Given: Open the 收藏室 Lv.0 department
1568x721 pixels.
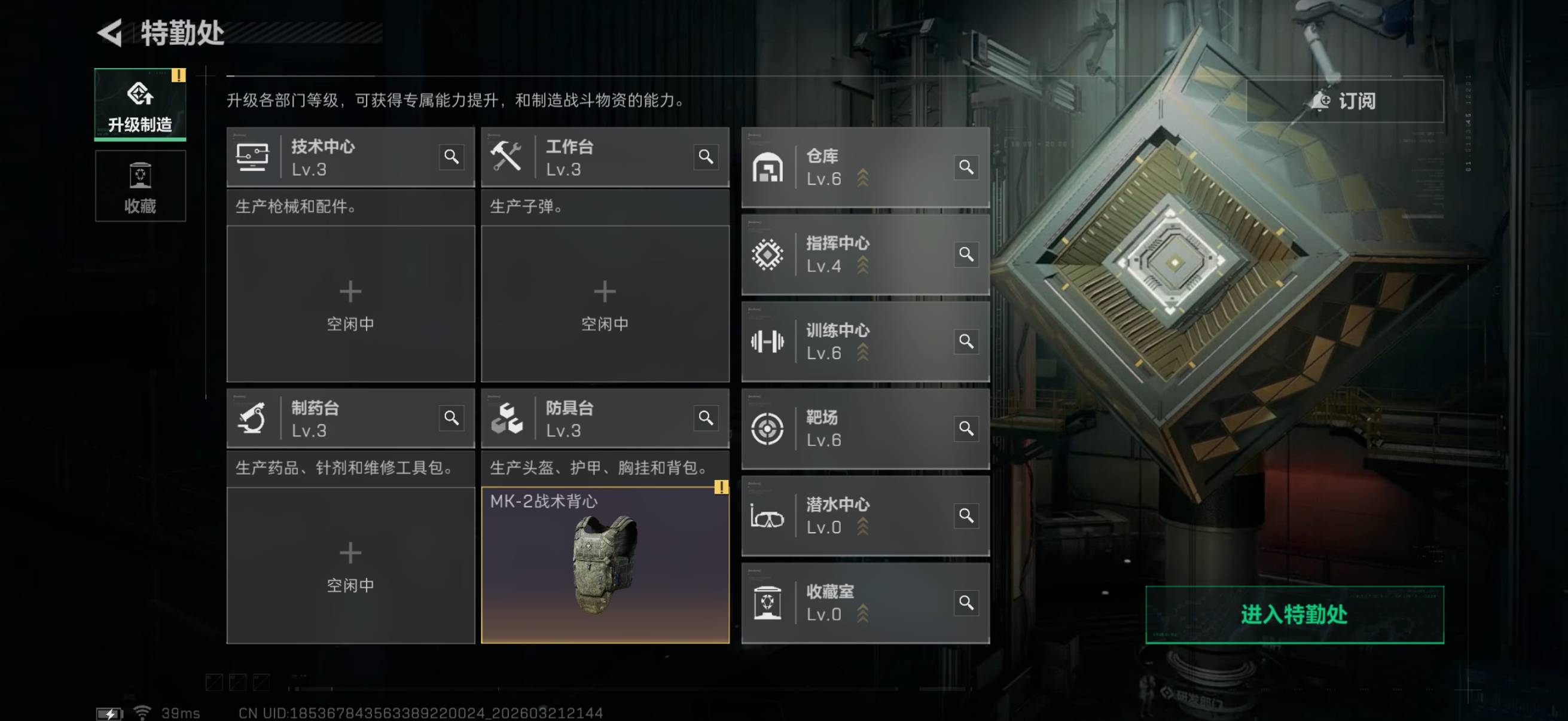Looking at the screenshot, I should point(852,603).
